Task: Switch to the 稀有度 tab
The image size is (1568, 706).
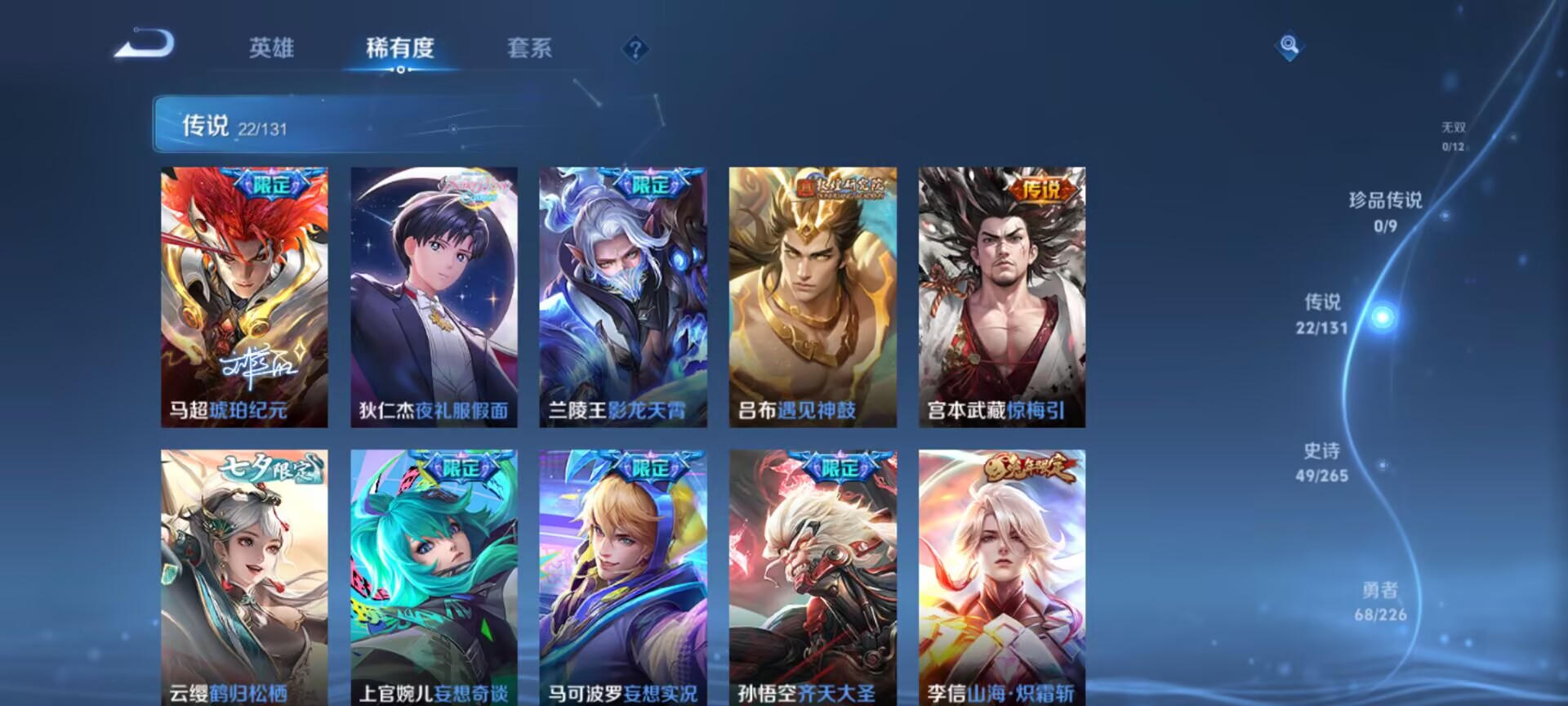Action: pos(399,49)
